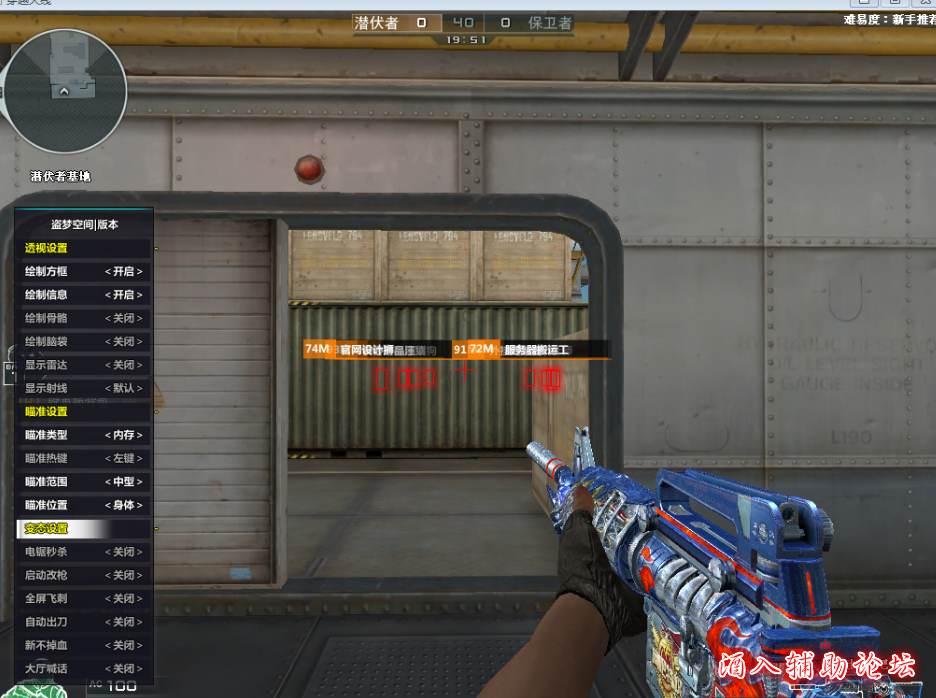This screenshot has height=698, width=936.
Task: Select the 瞄准热键 row
Action: coord(84,458)
